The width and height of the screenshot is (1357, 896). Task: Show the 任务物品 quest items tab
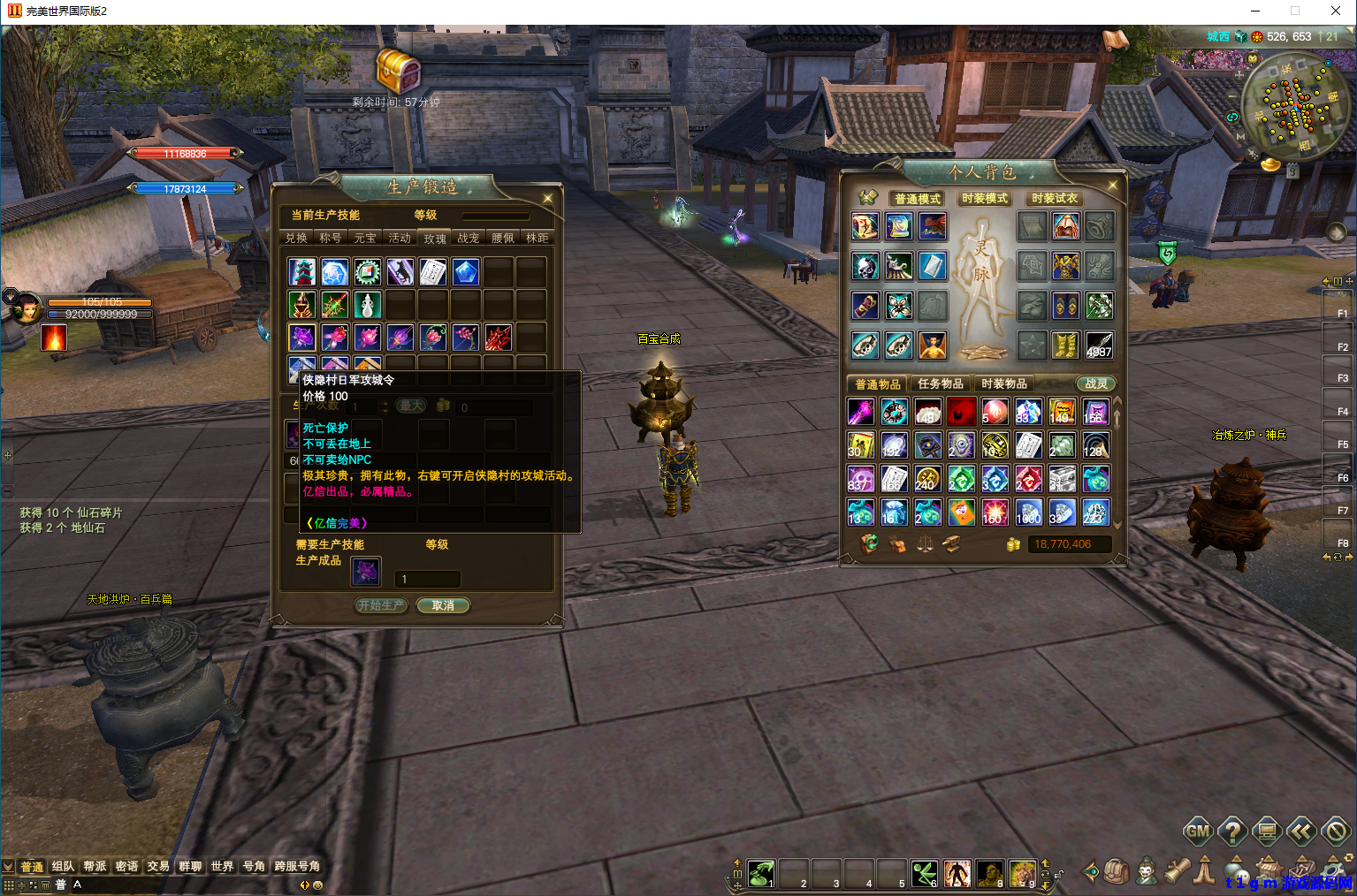click(x=941, y=383)
